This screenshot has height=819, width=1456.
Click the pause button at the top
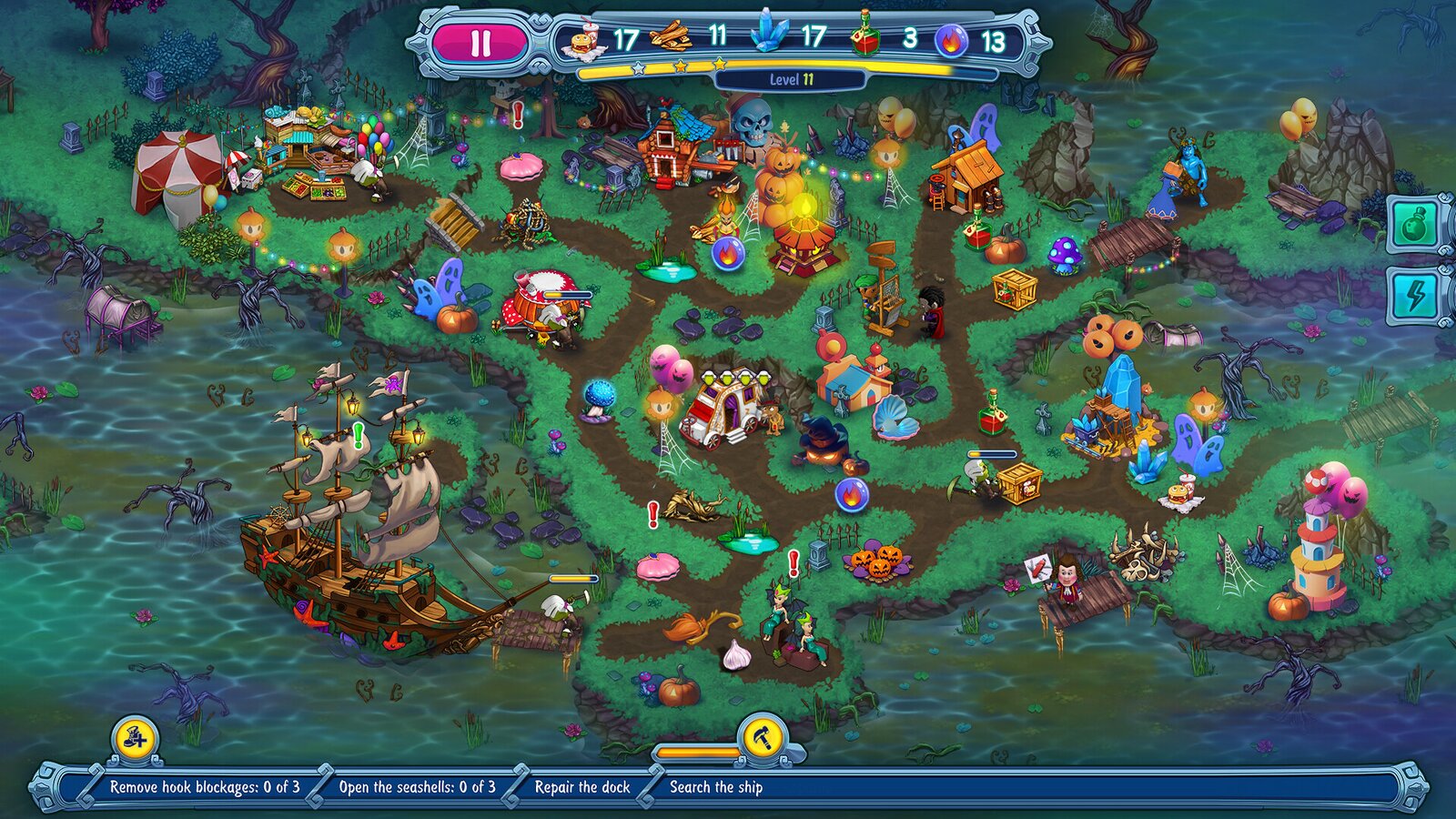point(480,40)
